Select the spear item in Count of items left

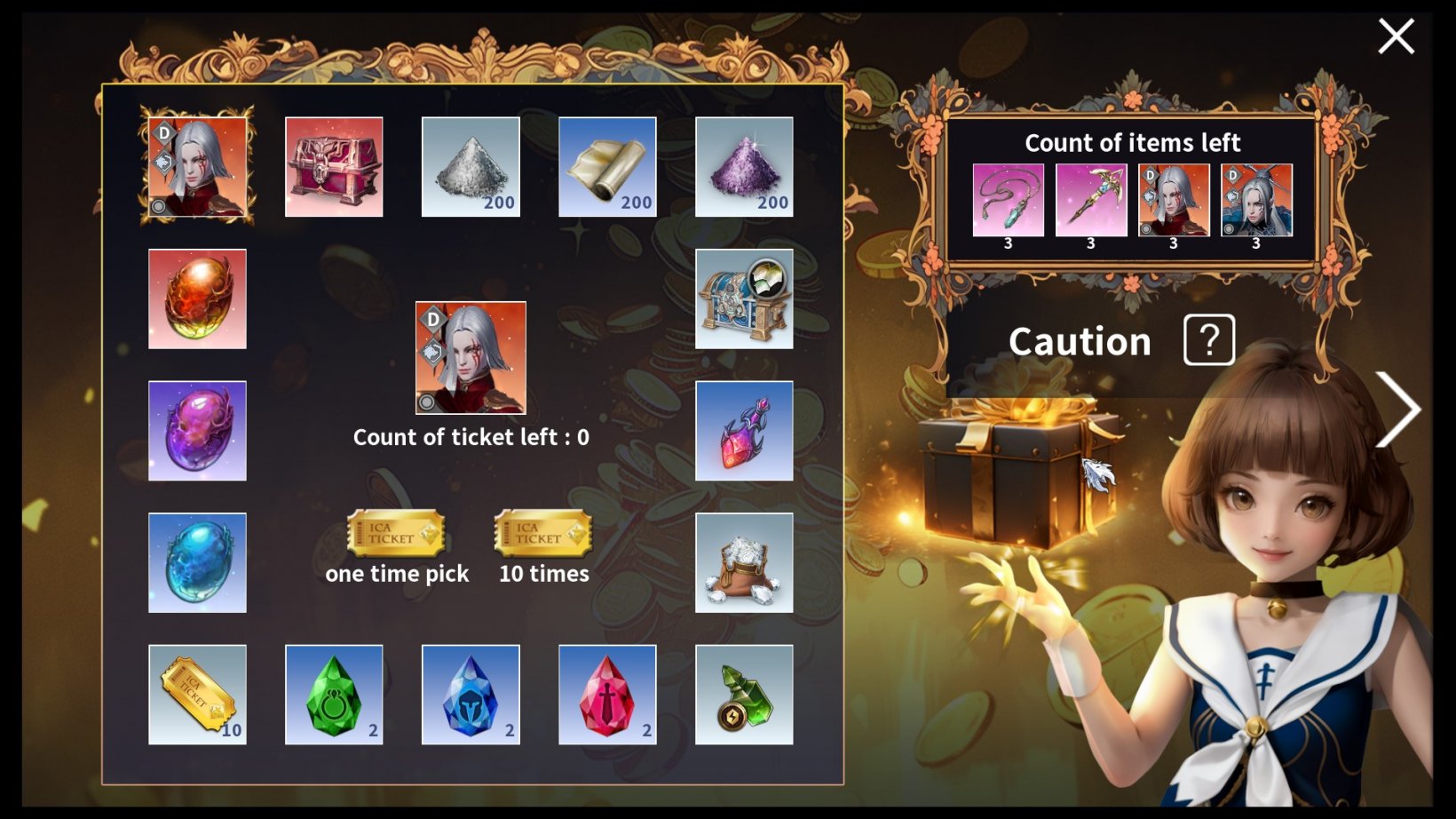click(x=1091, y=199)
